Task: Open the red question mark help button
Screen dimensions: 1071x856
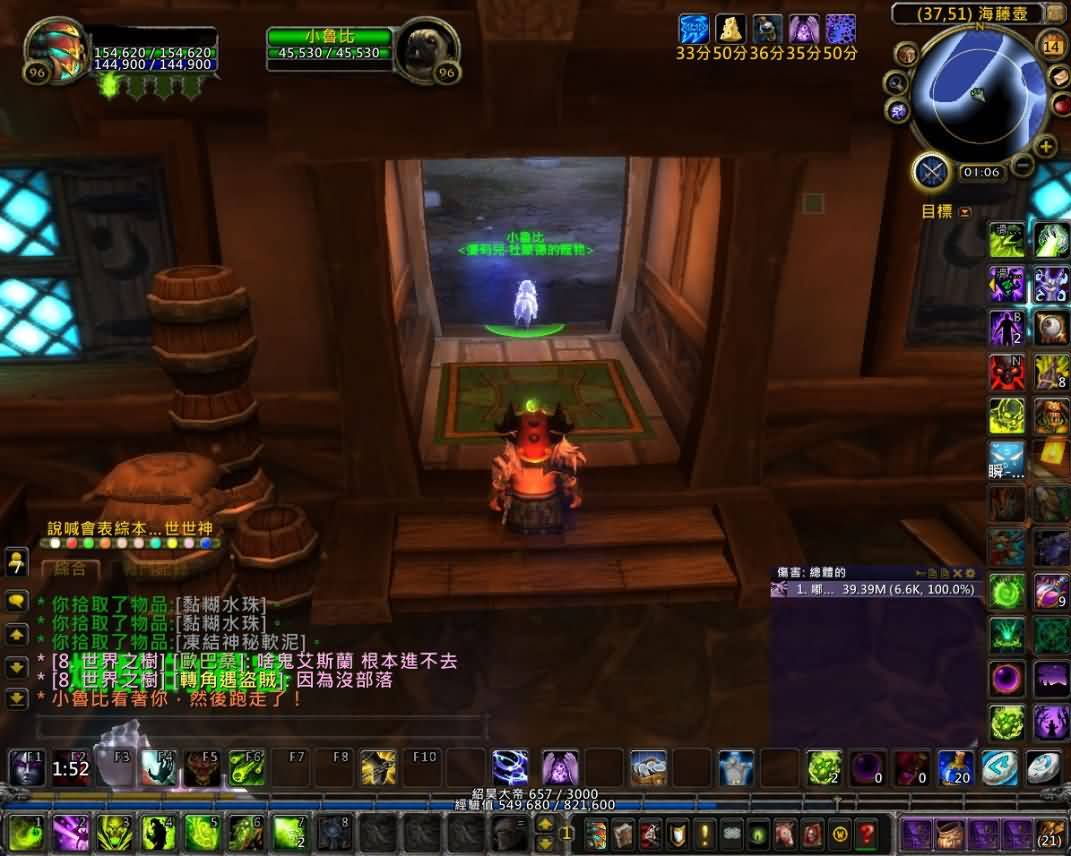Action: point(866,832)
